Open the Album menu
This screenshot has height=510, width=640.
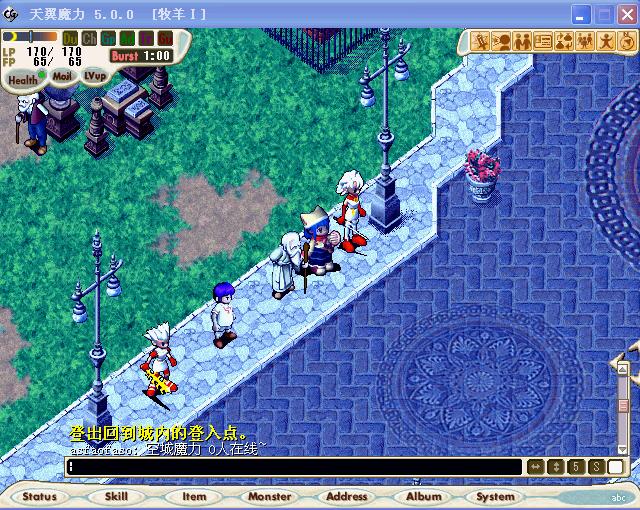coord(424,496)
